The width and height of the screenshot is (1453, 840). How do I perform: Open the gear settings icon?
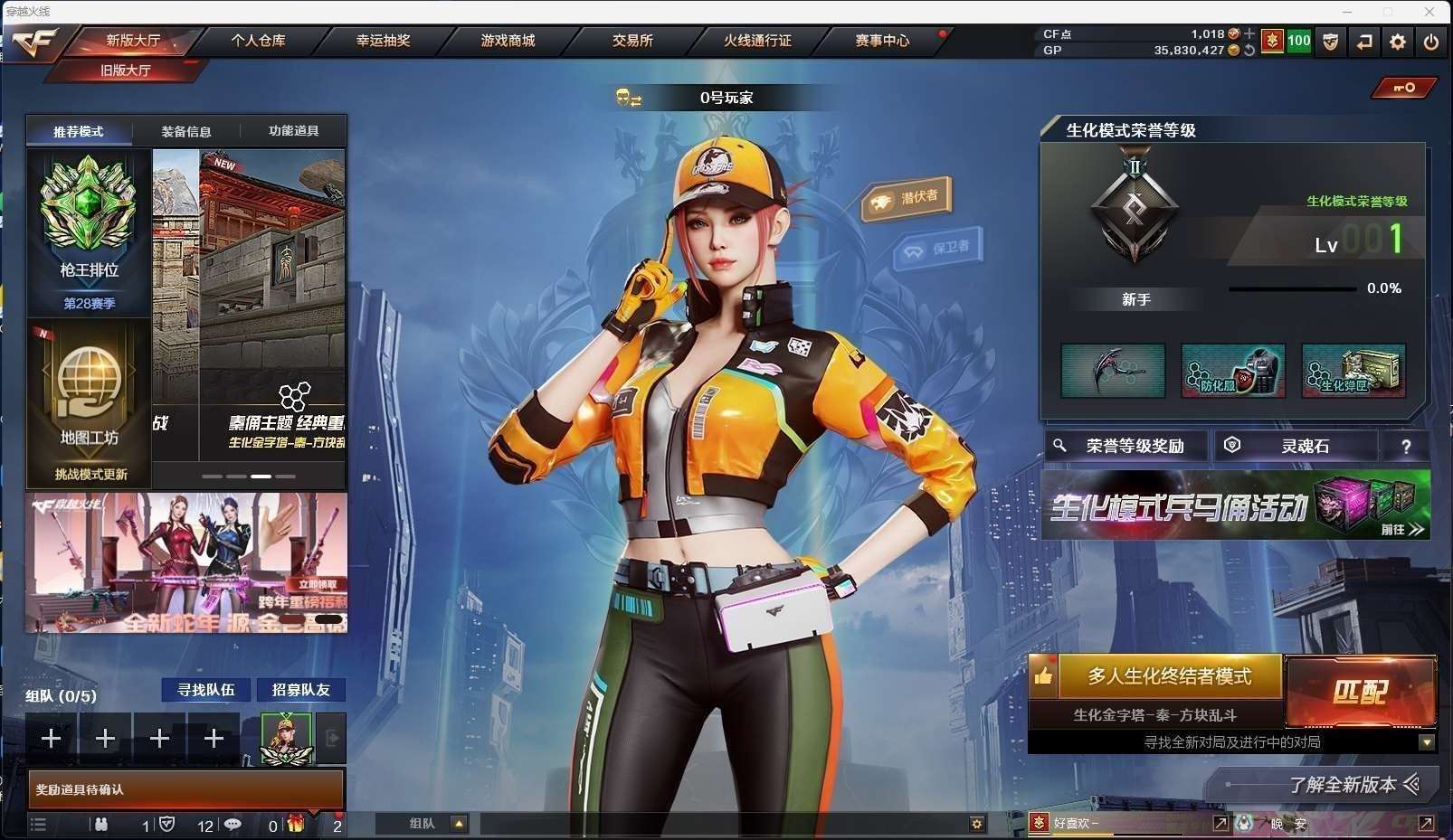(1398, 42)
